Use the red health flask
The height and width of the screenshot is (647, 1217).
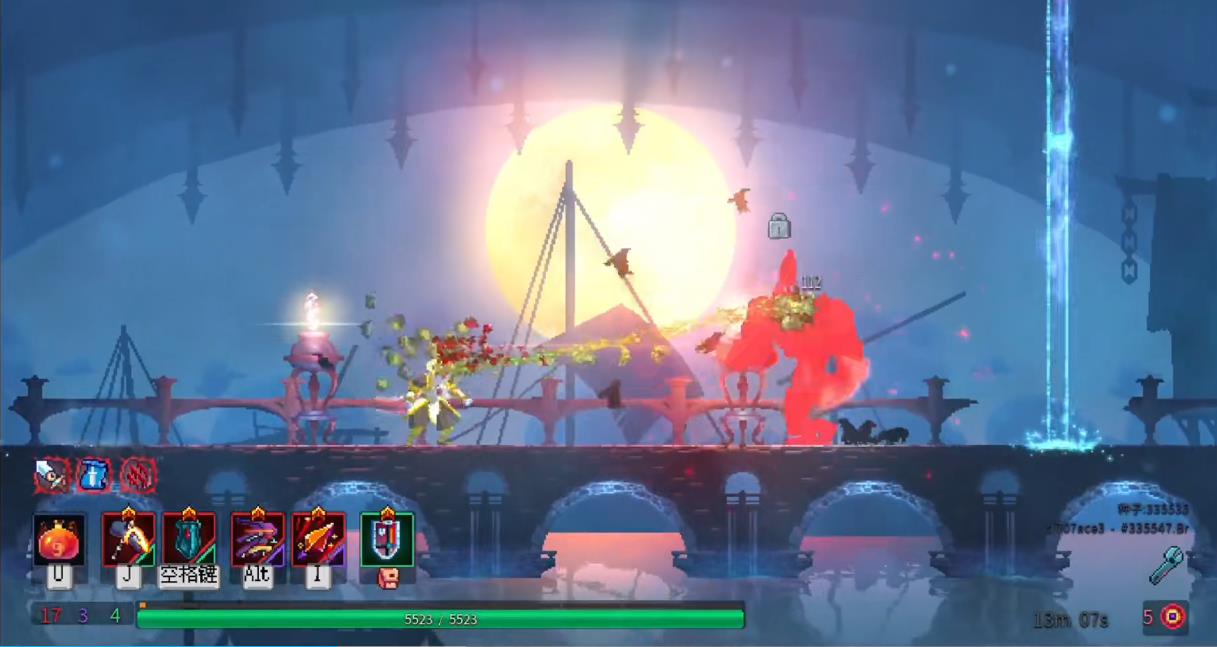tap(59, 540)
